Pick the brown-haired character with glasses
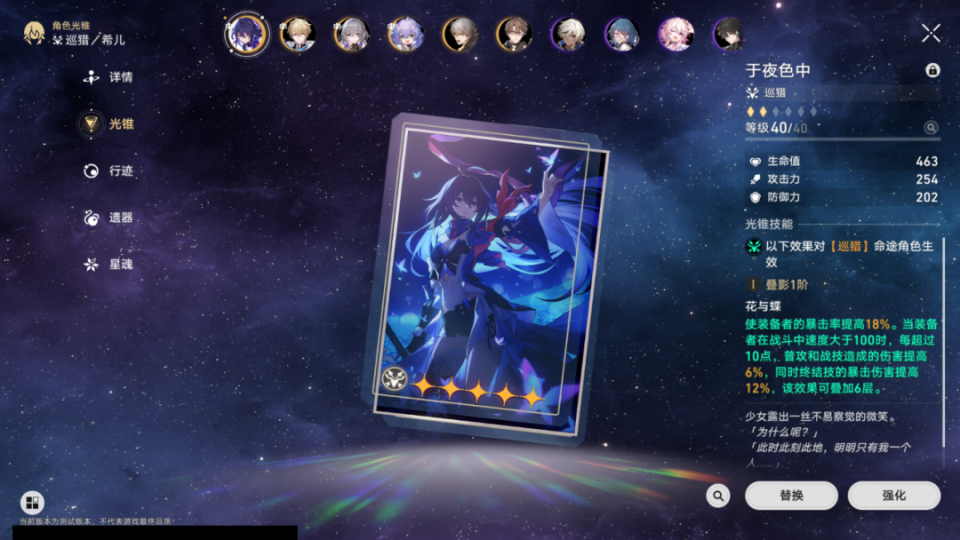The width and height of the screenshot is (960, 540). [514, 34]
